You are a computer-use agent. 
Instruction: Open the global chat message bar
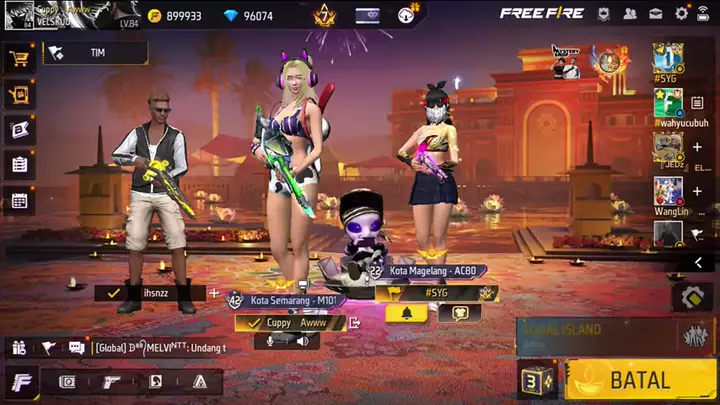point(158,347)
